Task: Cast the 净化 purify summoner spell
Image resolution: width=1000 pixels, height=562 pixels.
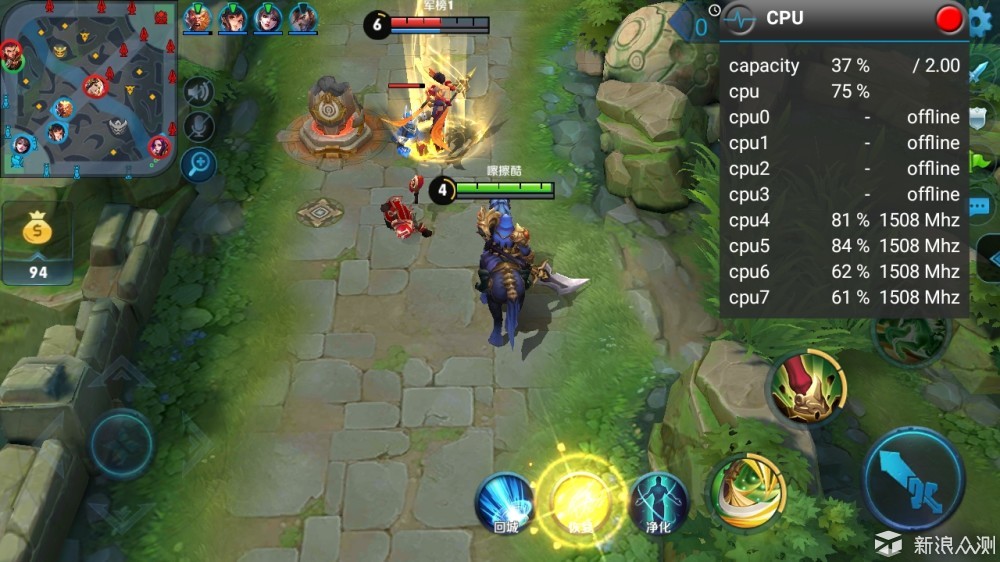Action: tap(659, 502)
